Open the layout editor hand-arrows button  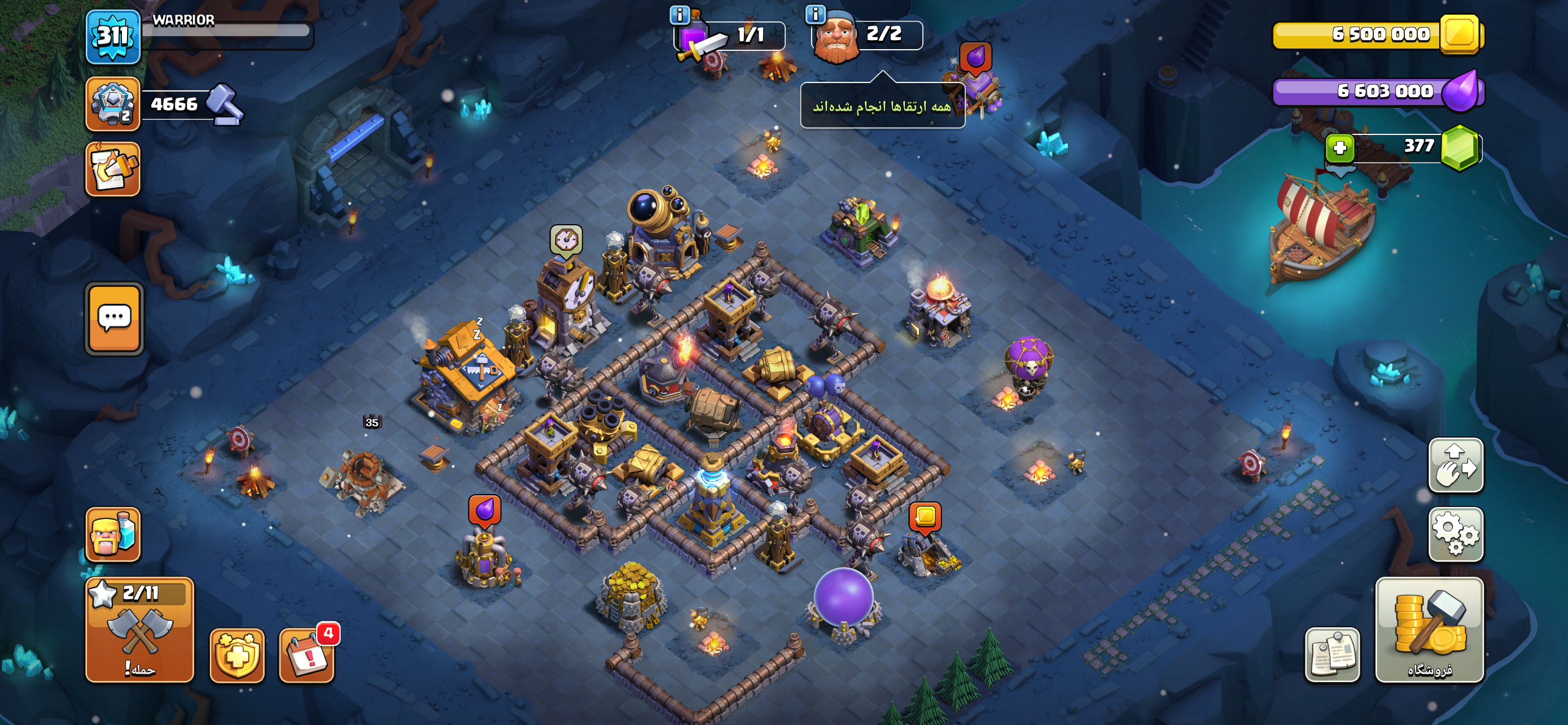click(1455, 466)
